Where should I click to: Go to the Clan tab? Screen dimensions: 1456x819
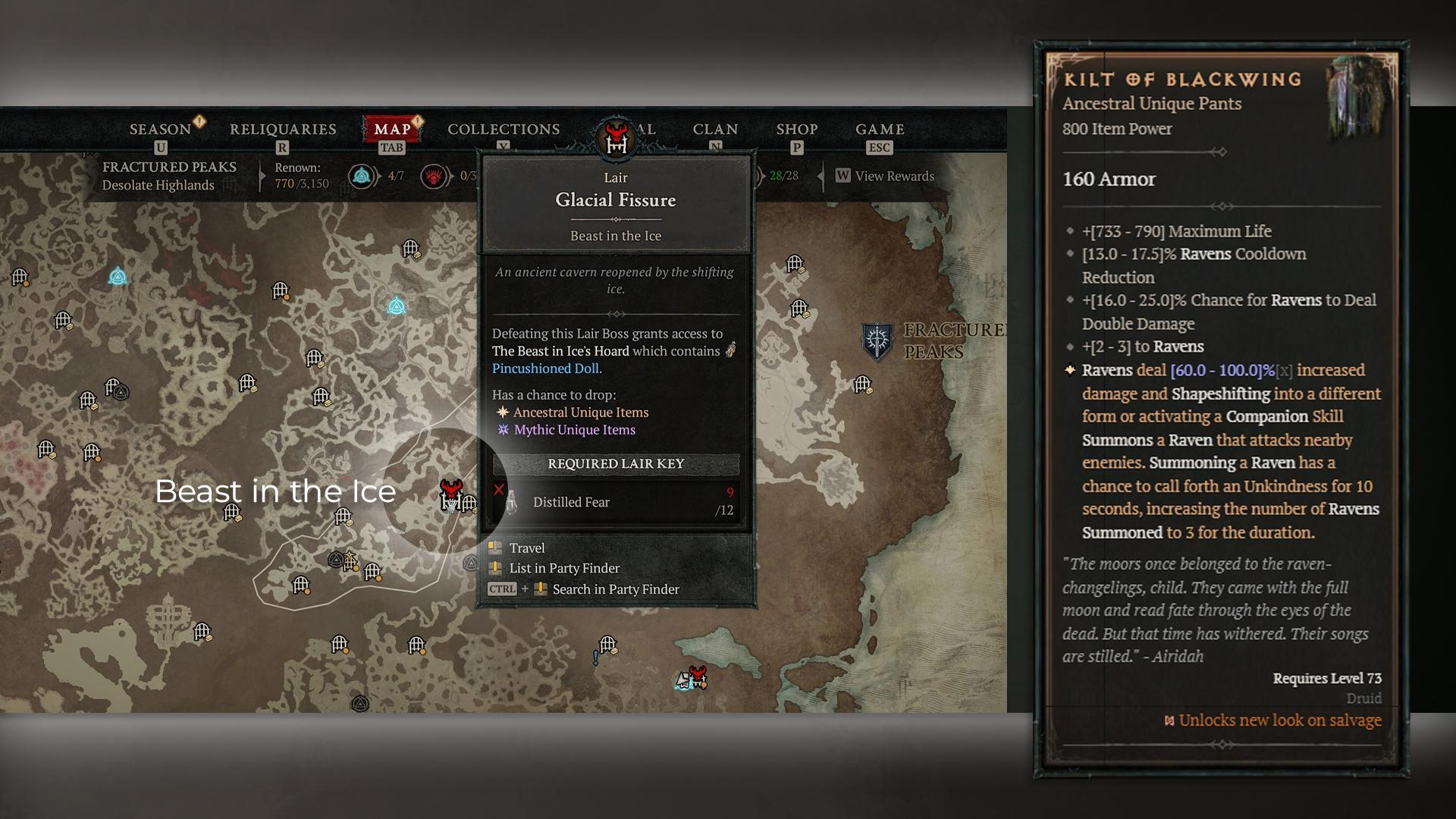tap(715, 130)
